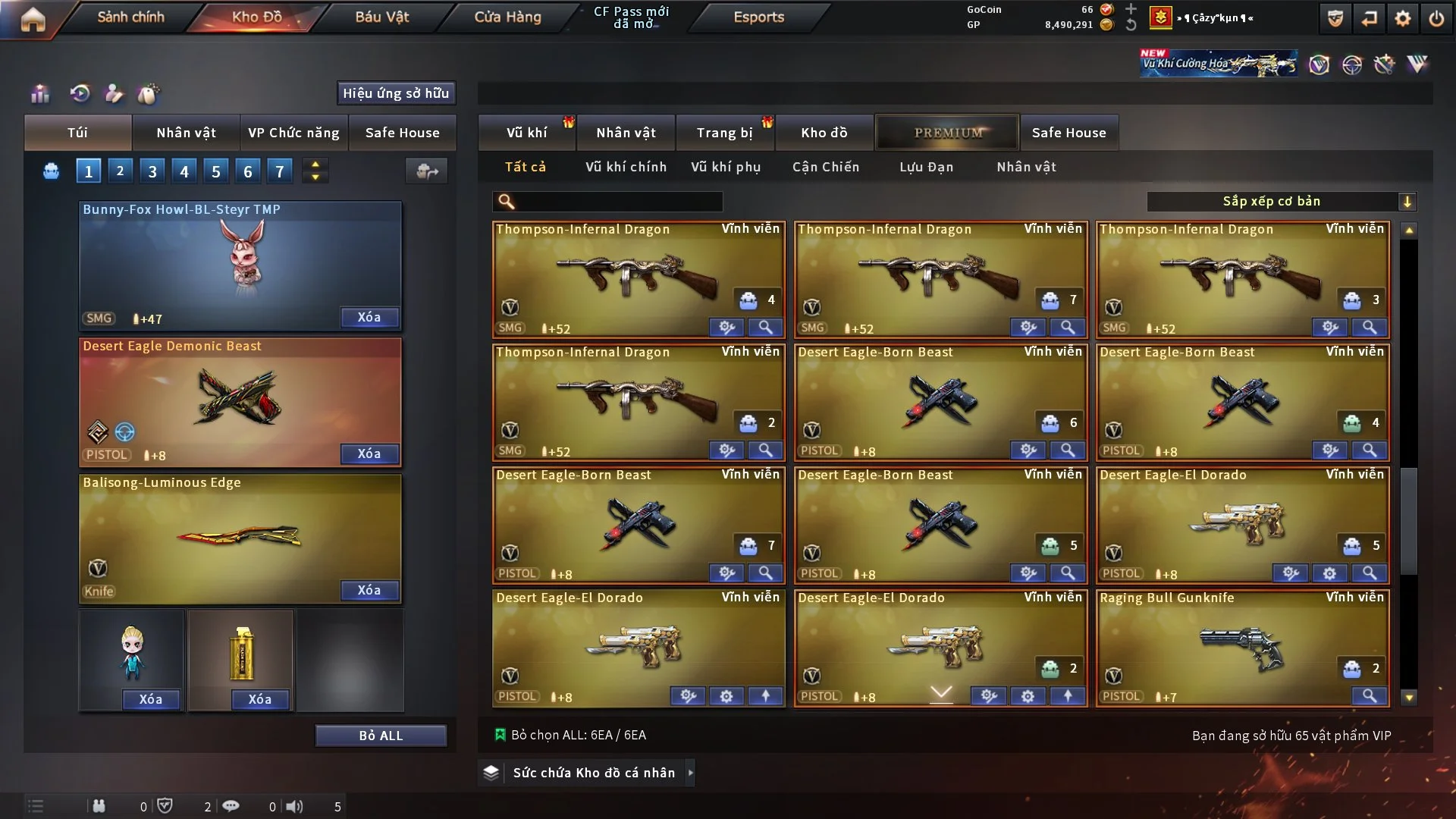Click the power exit button
Screen dimensions: 1456x819
(1436, 18)
